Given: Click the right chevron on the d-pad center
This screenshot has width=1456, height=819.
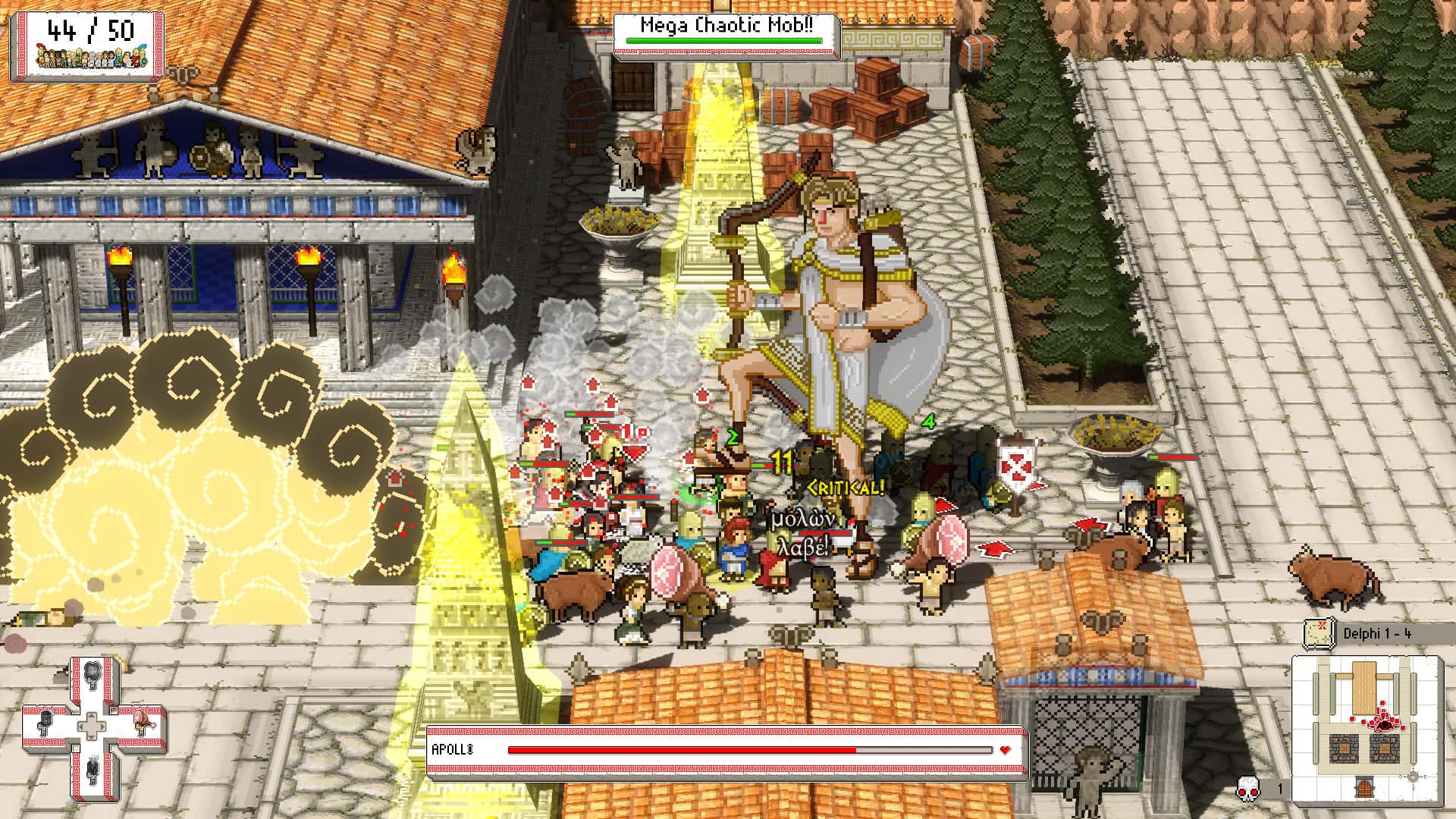Looking at the screenshot, I should click(x=102, y=726).
